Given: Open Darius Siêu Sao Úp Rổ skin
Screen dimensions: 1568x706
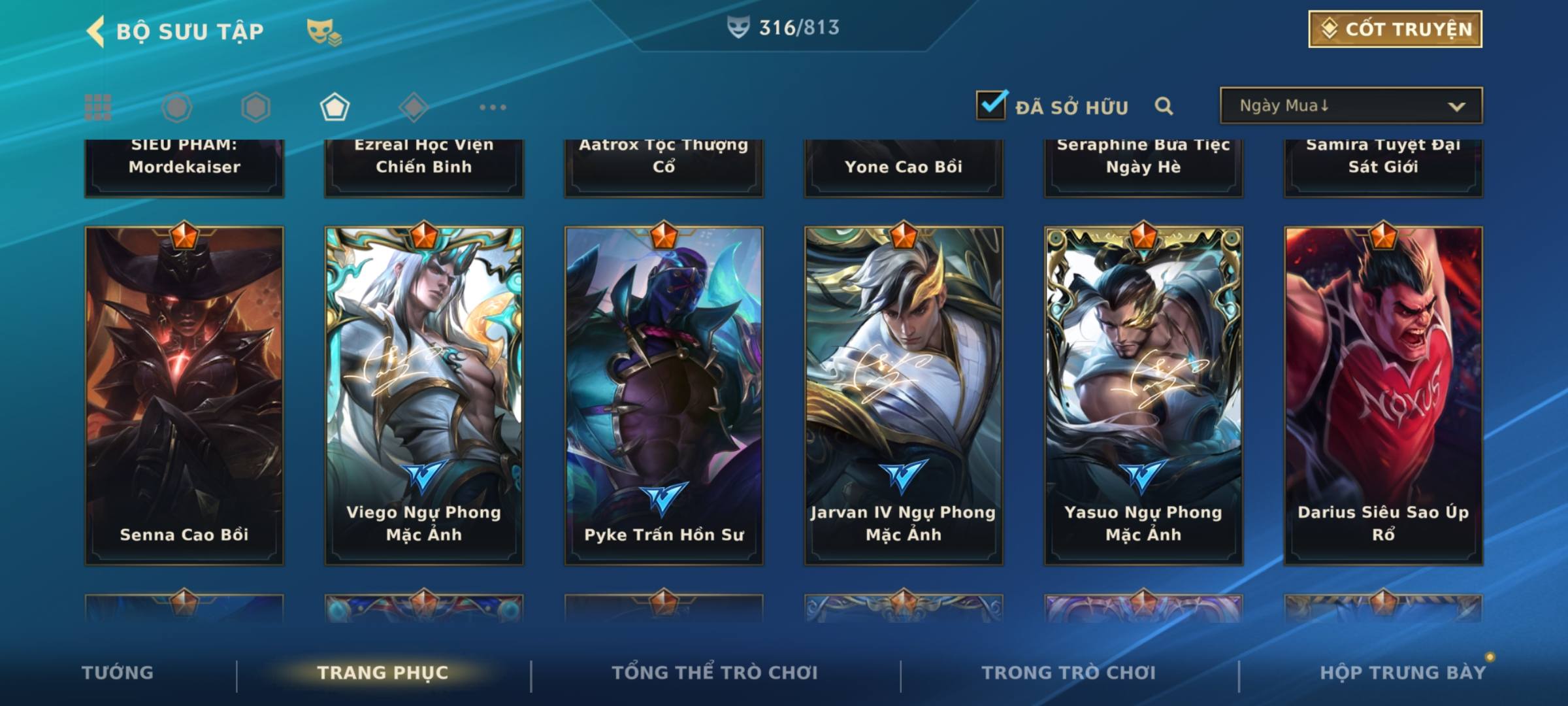Looking at the screenshot, I should pos(1383,395).
